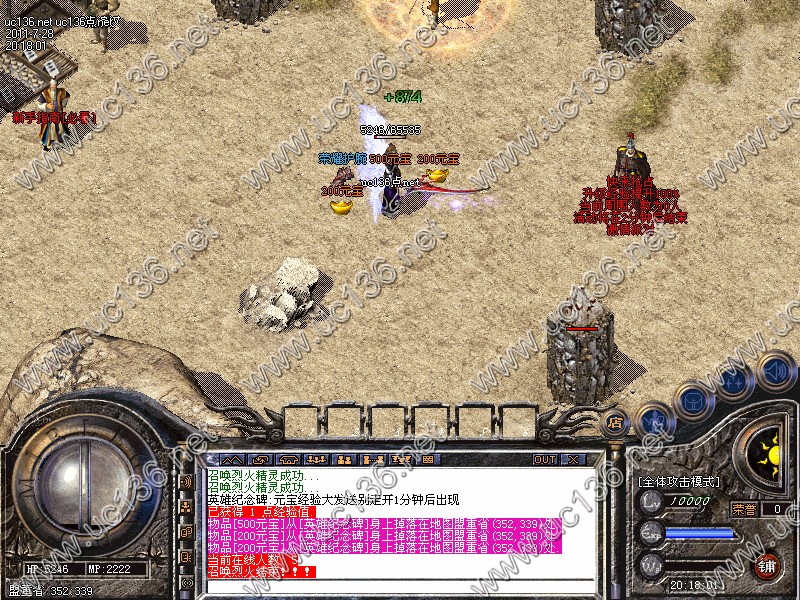Close the chat panel with the X button
The height and width of the screenshot is (600, 800).
[x=573, y=459]
